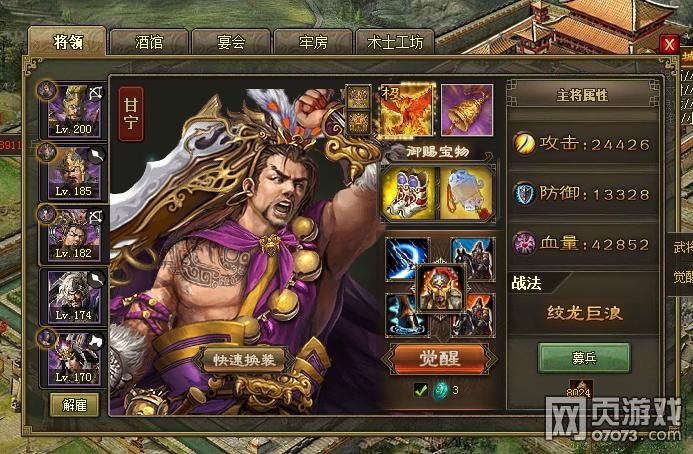Viewport: 693px width, 454px height.
Task: Click the green 募兵 recruit button
Action: coord(584,357)
